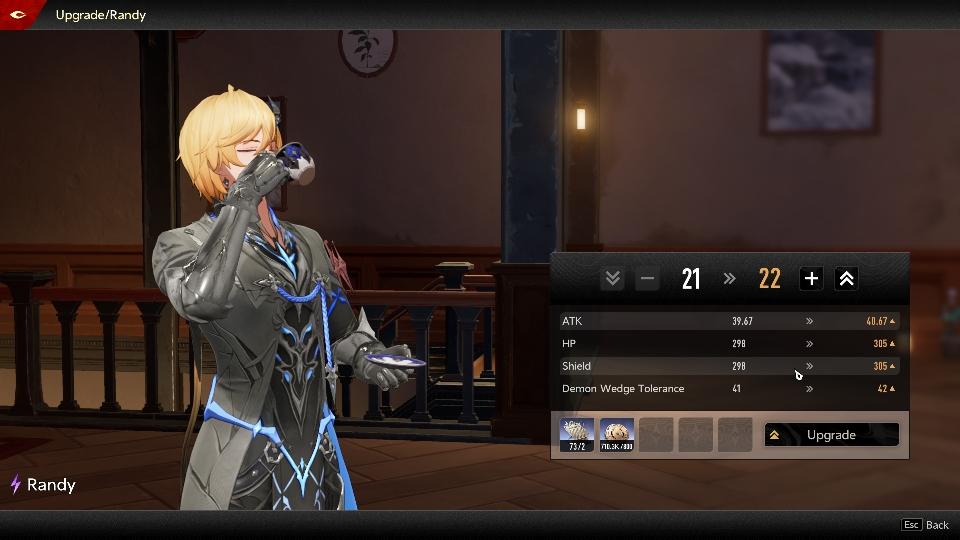Click the Back button at bottom right
Screen dimensions: 960x540
[926, 525]
